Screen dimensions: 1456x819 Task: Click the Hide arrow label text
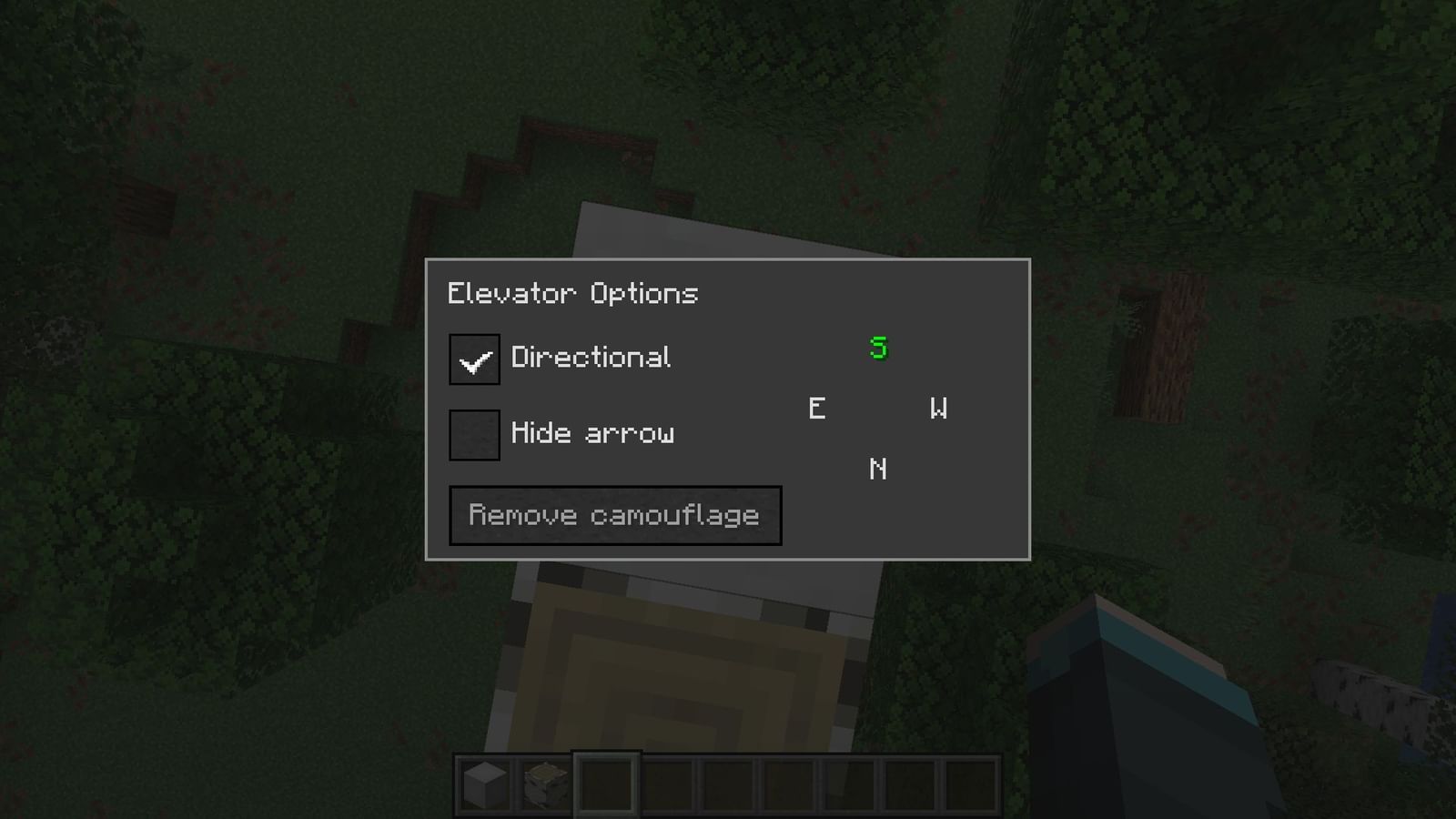pos(593,433)
